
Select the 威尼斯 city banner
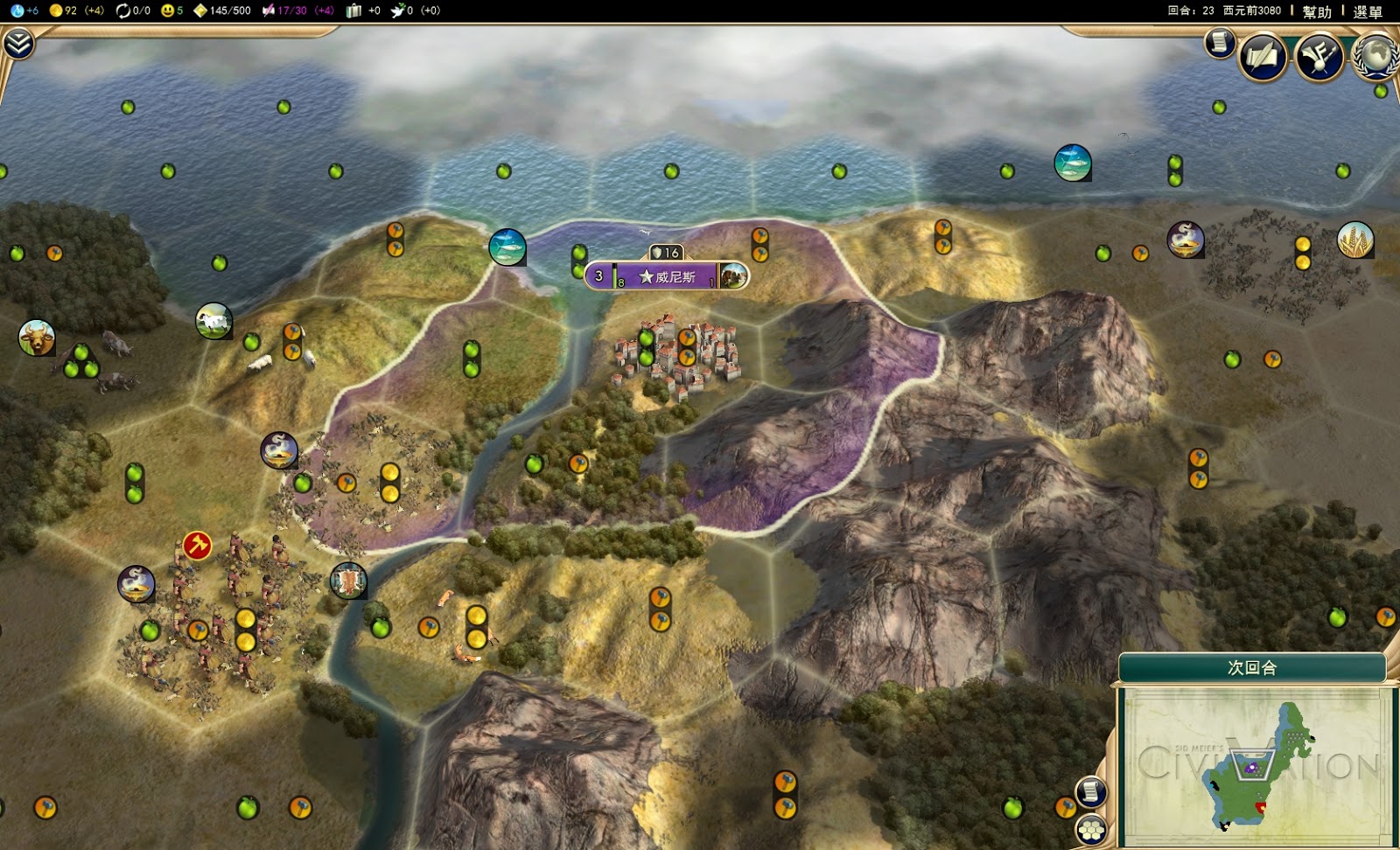(667, 276)
